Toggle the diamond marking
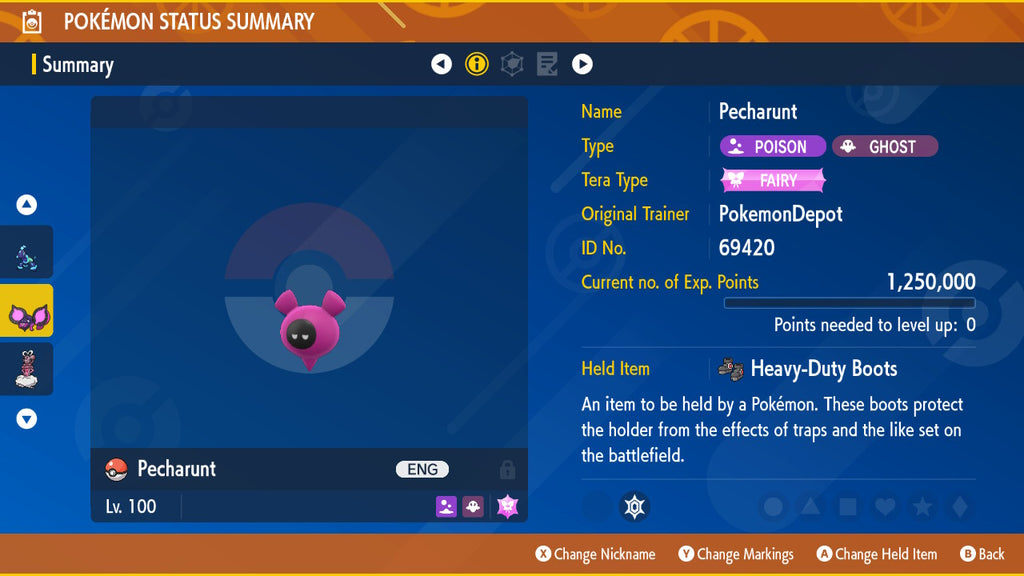Screen dimensions: 1024x576 pyautogui.click(x=959, y=507)
